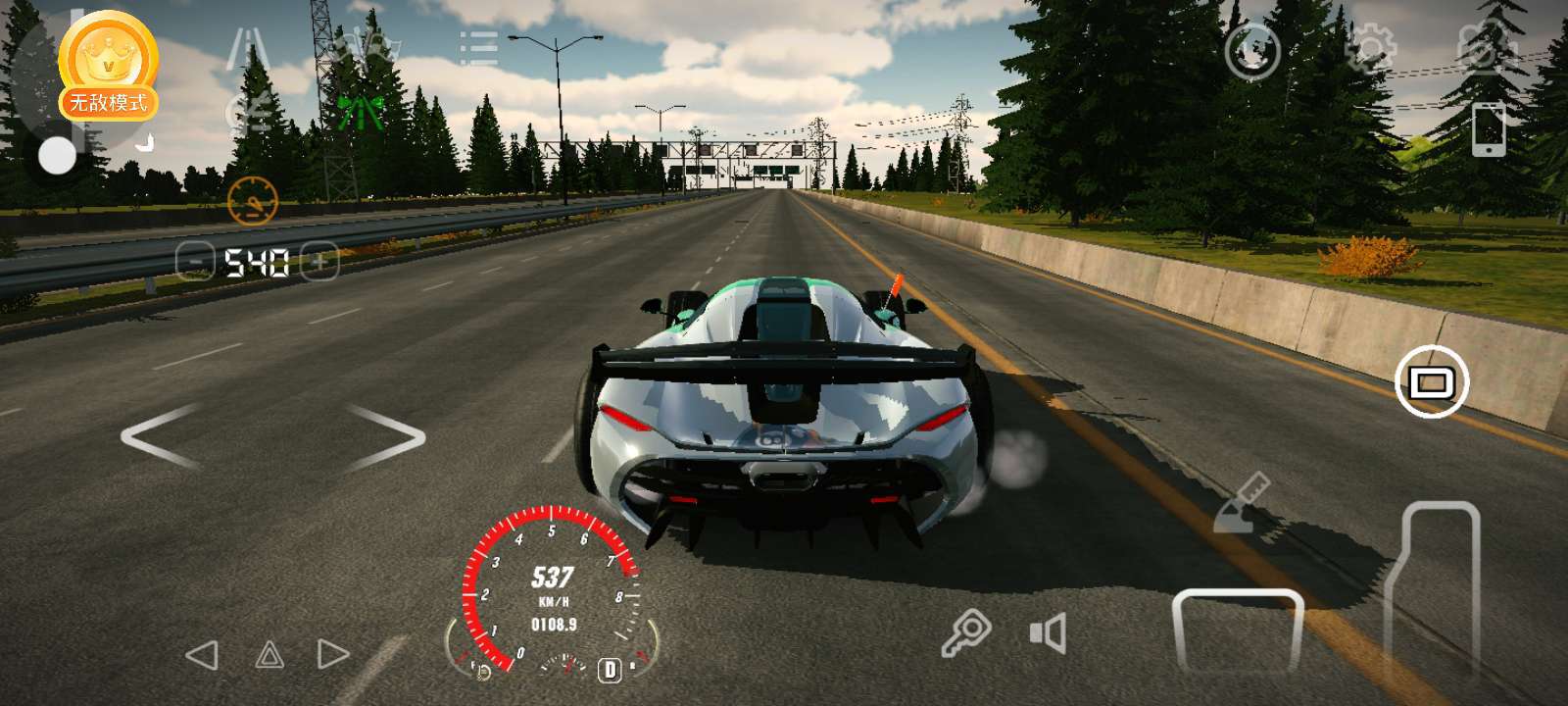Hit the brake pedal
1568x706 pixels.
[1238, 632]
